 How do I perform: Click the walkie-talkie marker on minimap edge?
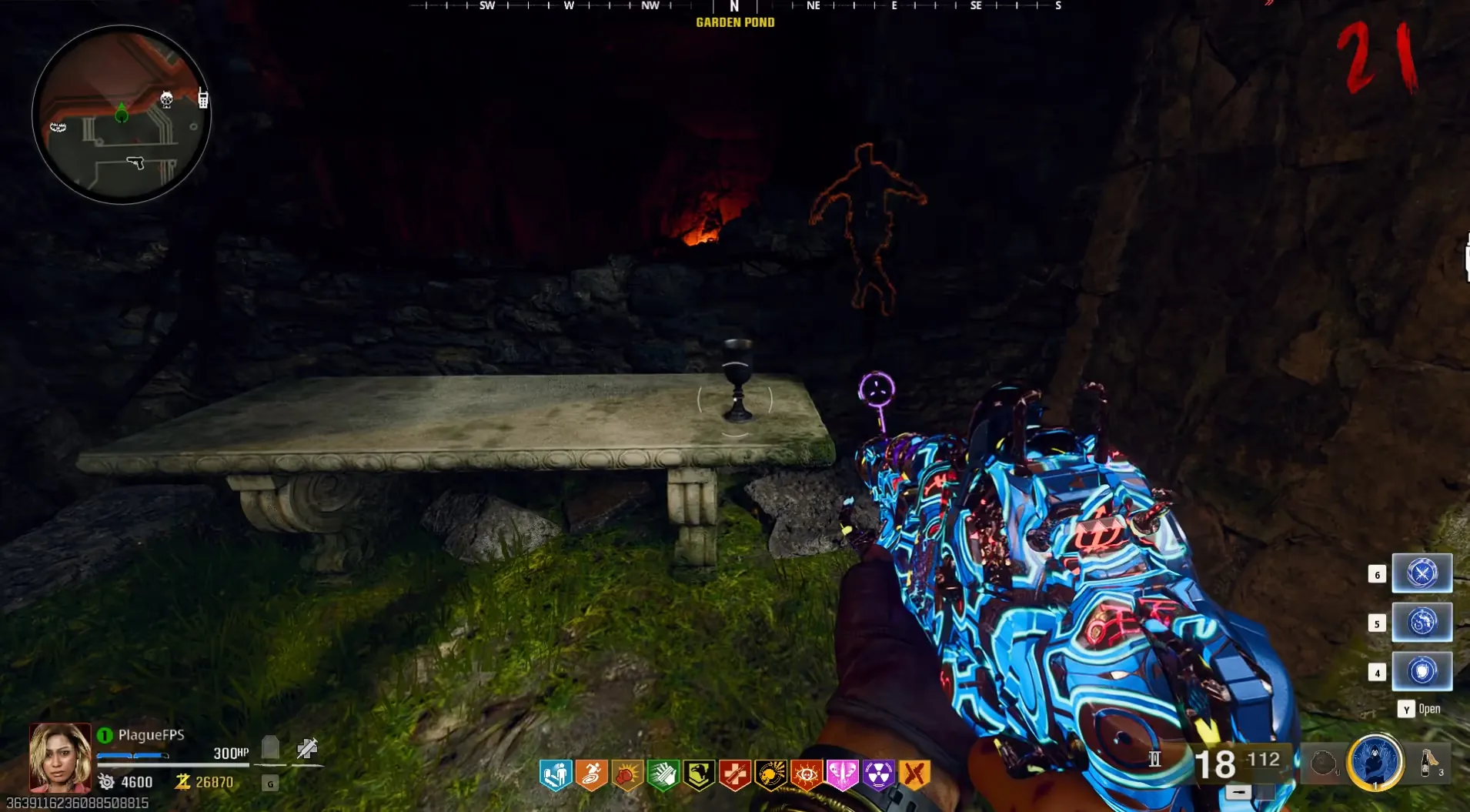203,99
